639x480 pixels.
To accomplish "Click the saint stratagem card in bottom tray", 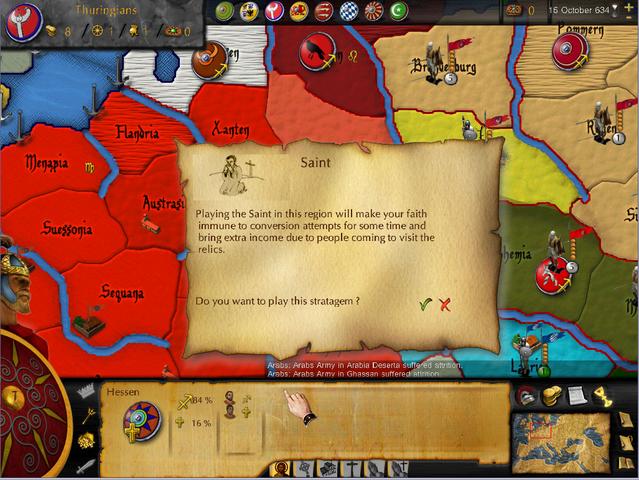I will pos(283,468).
